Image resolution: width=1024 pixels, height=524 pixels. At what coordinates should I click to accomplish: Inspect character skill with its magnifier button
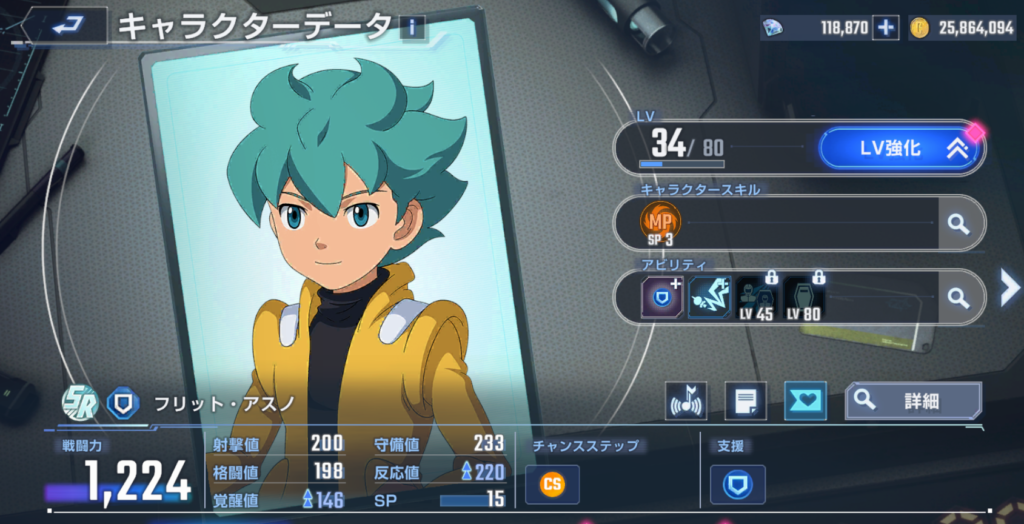[x=959, y=223]
